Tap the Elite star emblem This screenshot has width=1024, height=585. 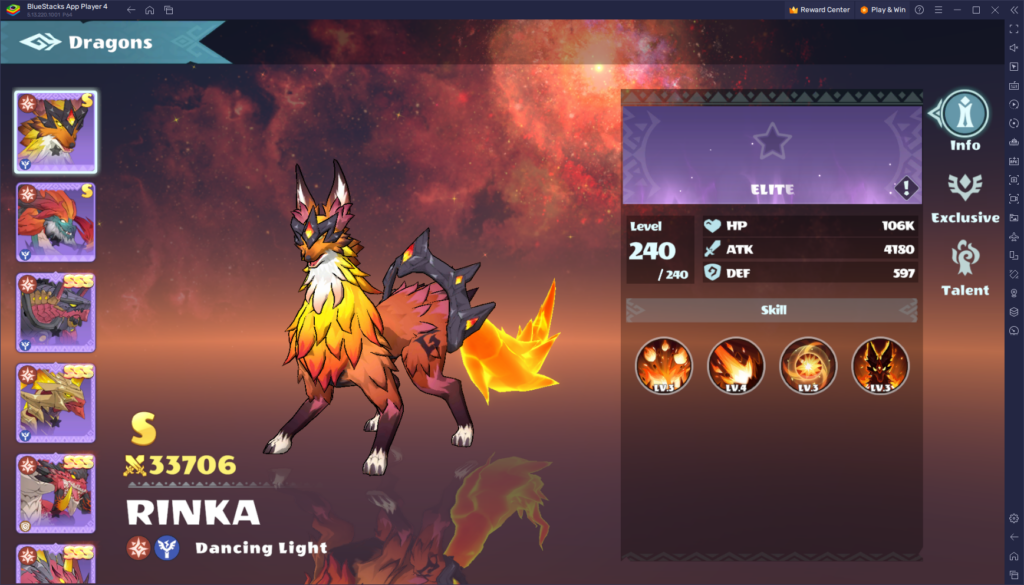click(x=772, y=142)
